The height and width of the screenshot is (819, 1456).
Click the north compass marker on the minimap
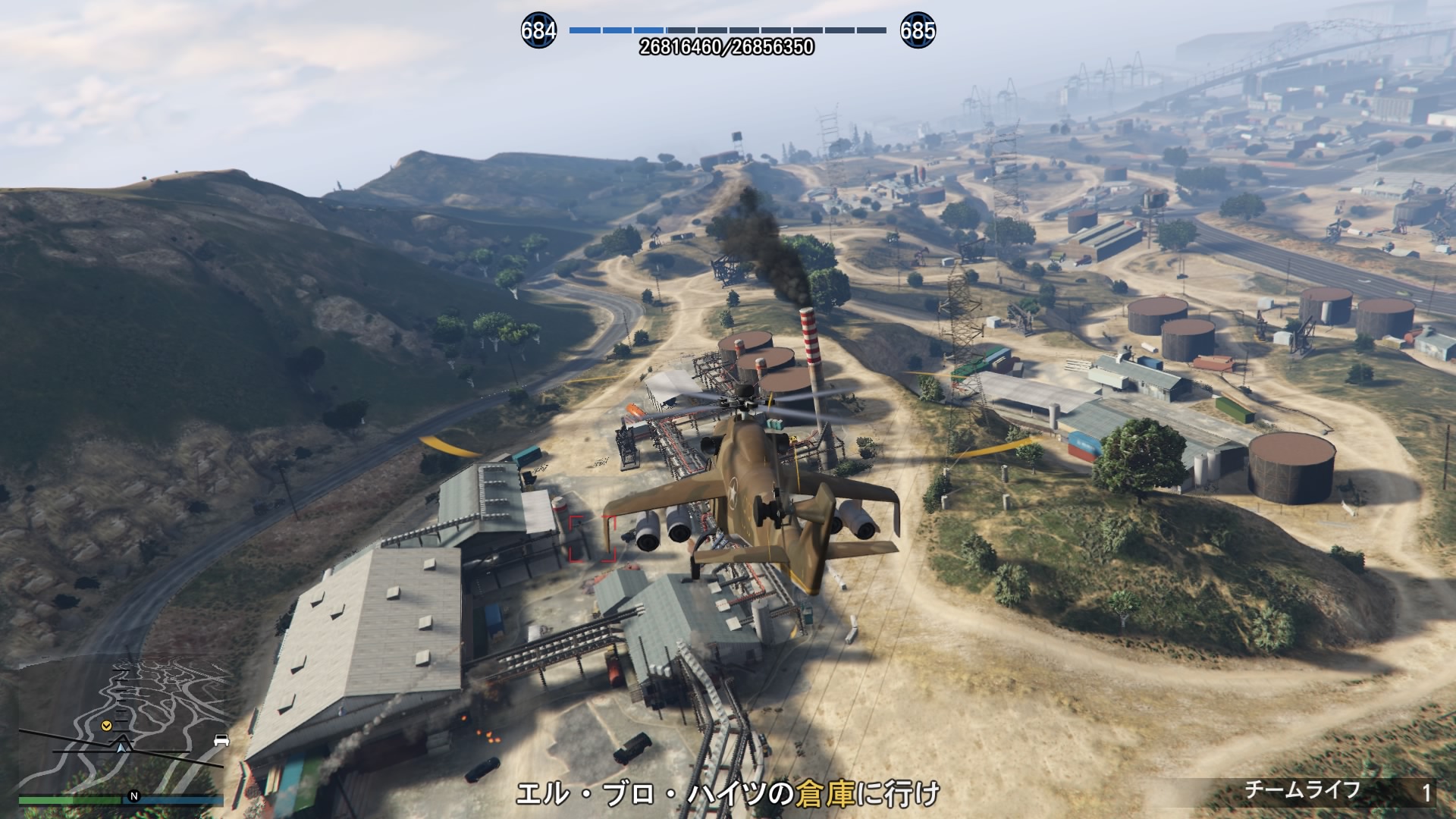click(x=134, y=796)
